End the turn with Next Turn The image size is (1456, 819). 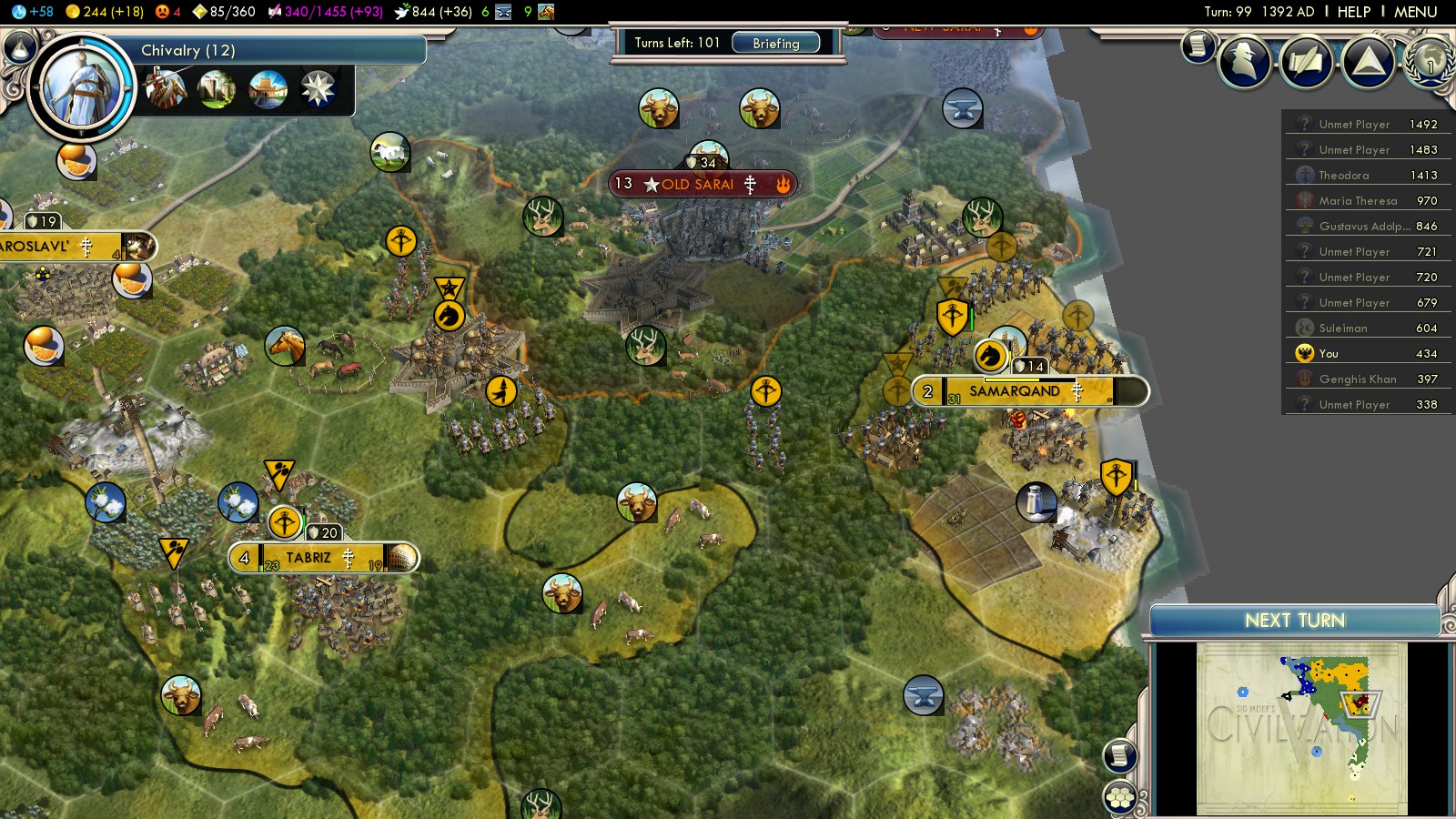(x=1294, y=621)
